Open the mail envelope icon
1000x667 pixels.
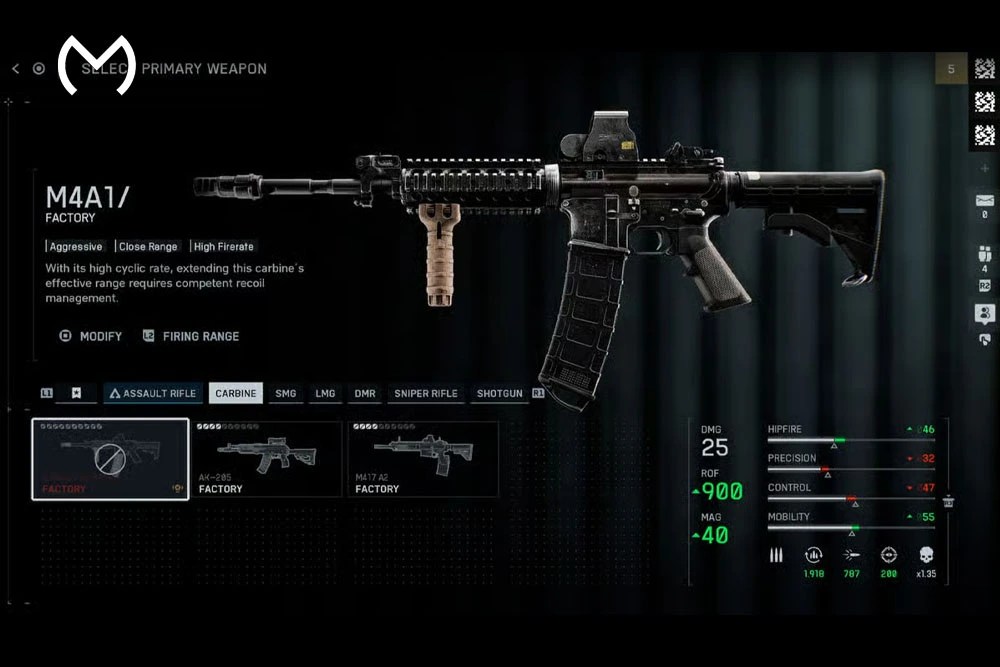click(x=984, y=201)
